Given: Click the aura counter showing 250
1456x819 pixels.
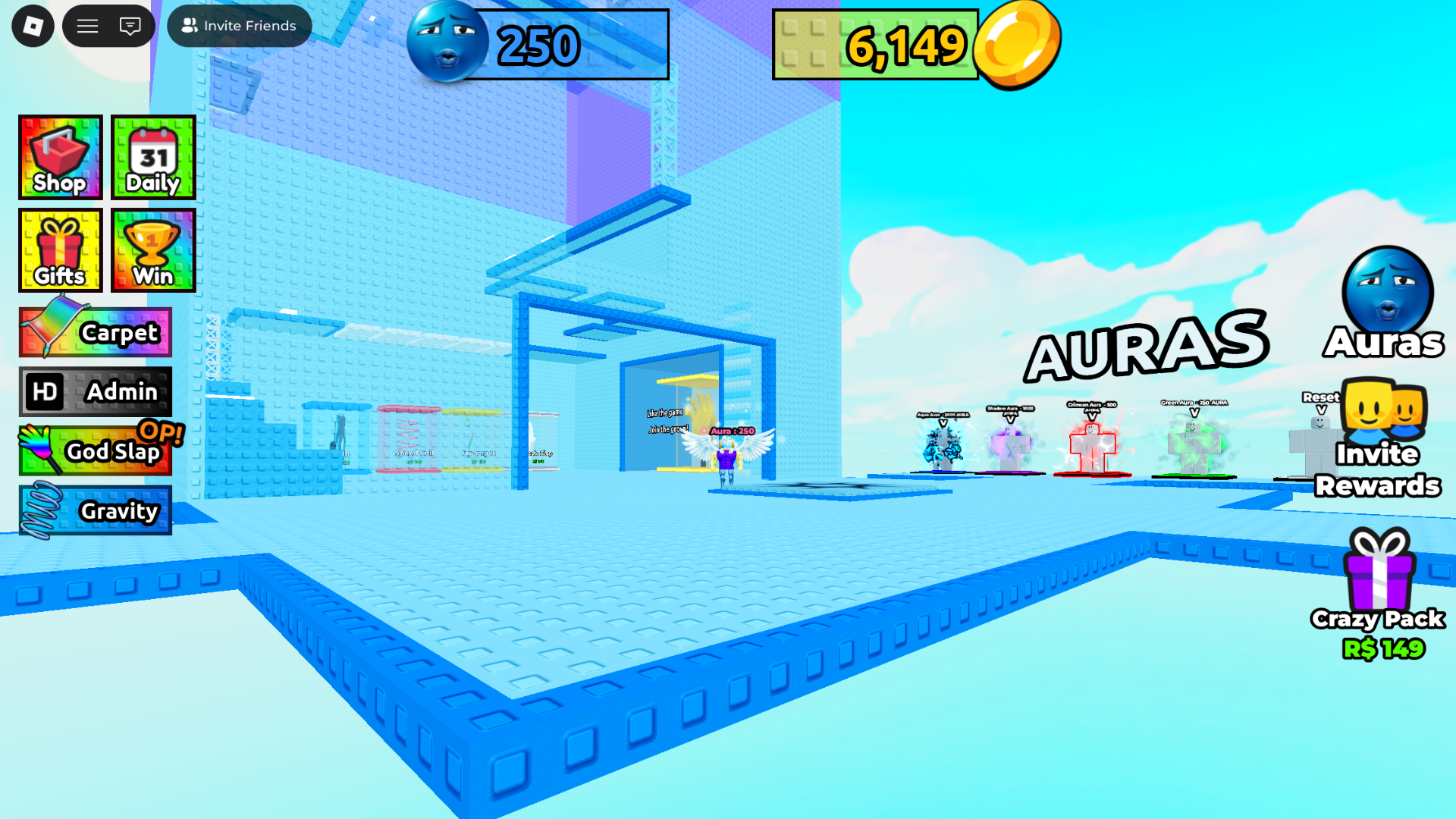Looking at the screenshot, I should click(538, 45).
